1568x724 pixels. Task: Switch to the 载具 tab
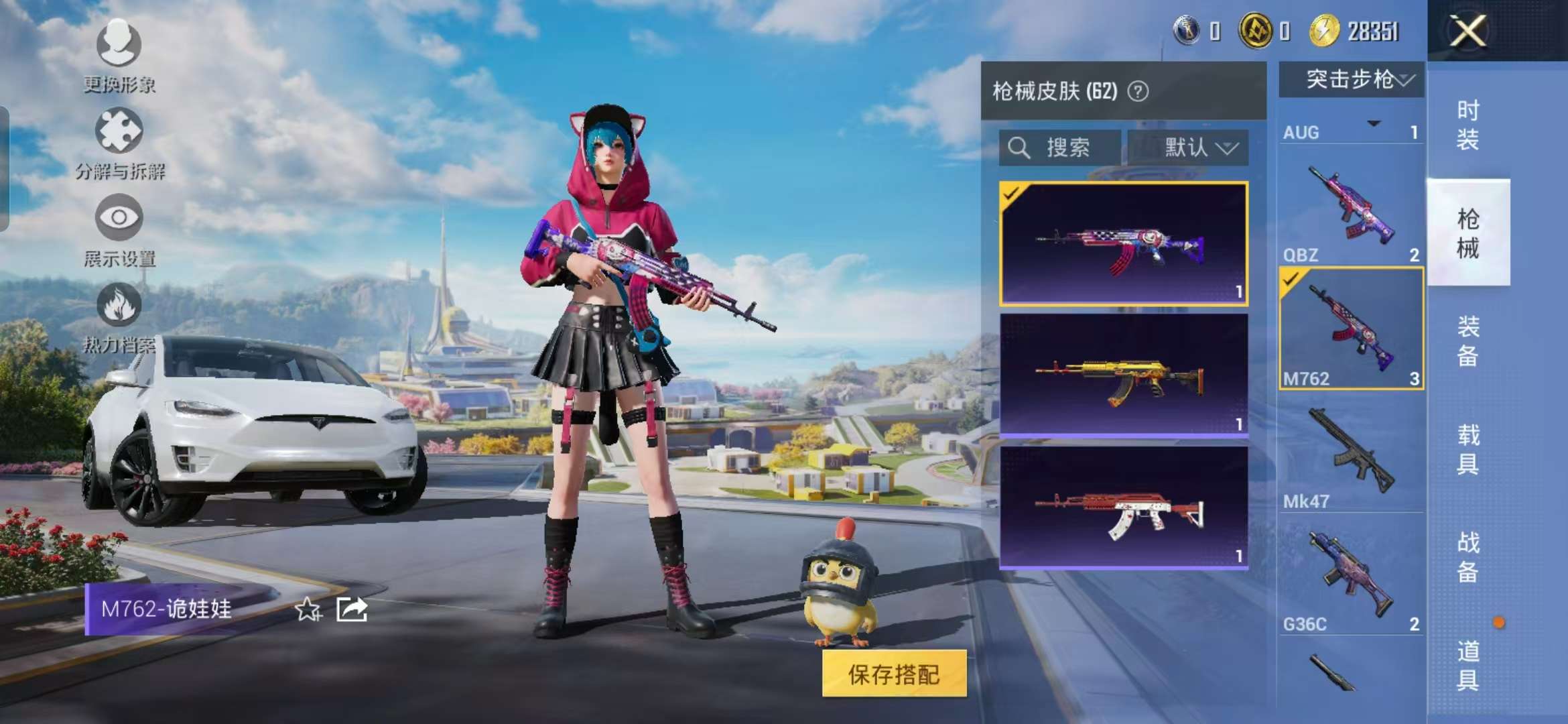[1467, 449]
